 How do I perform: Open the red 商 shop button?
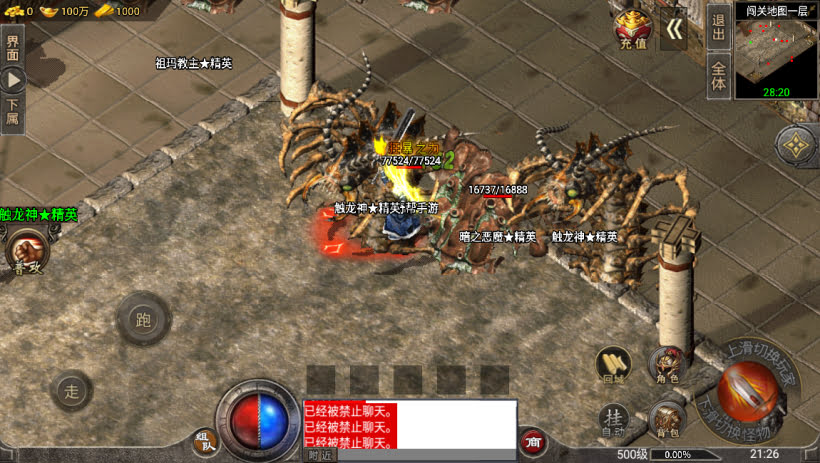click(532, 441)
